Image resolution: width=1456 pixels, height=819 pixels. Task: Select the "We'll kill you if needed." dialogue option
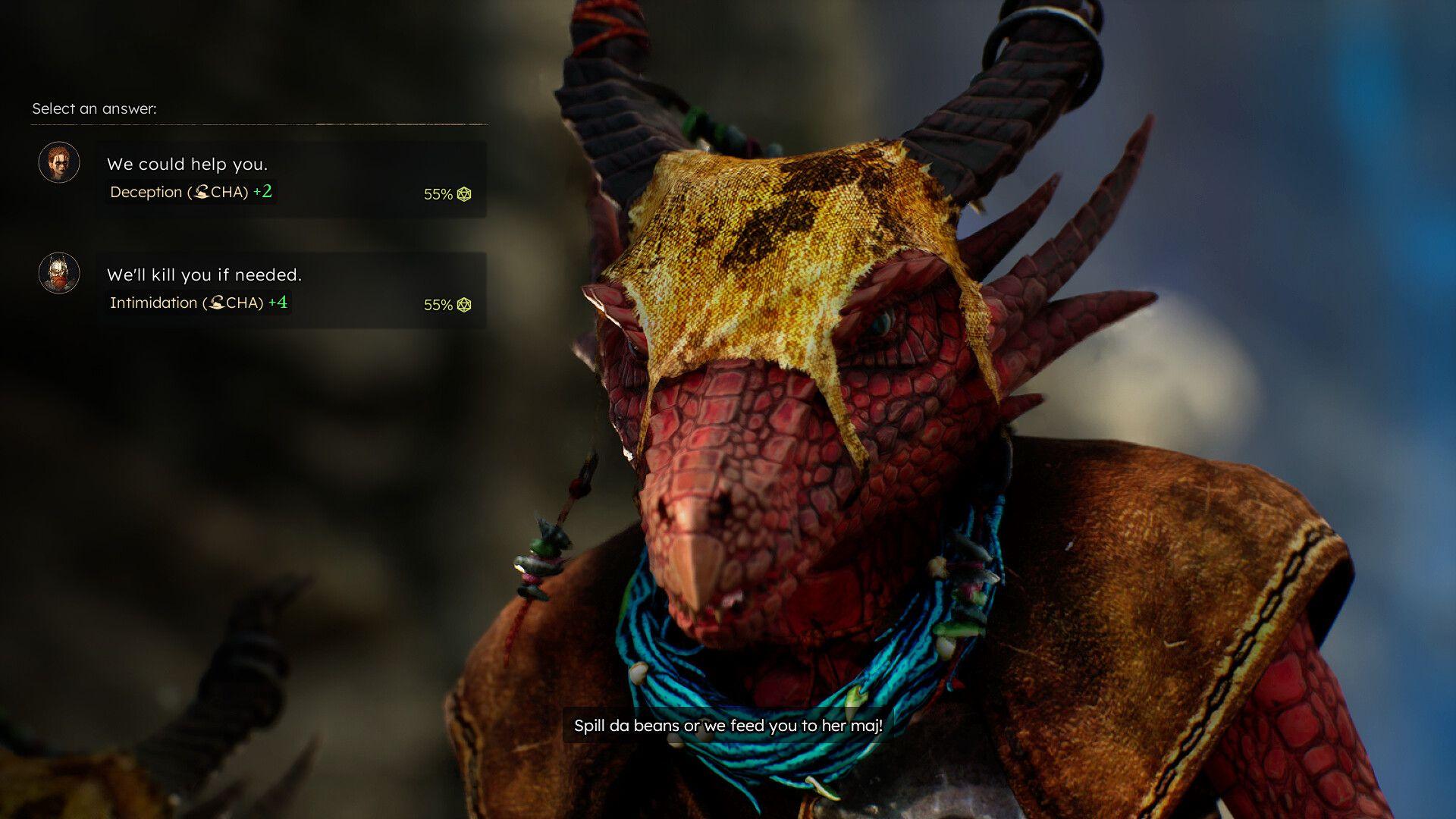click(x=205, y=275)
